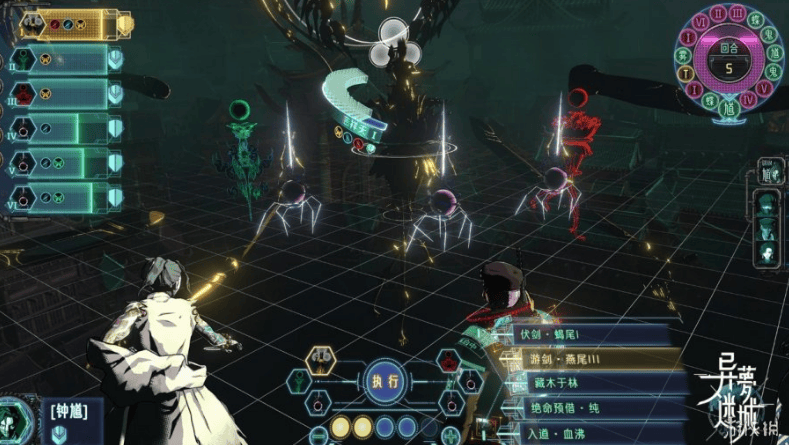This screenshot has height=445, width=789.
Task: Select turn-order row IV
Action: [62, 129]
